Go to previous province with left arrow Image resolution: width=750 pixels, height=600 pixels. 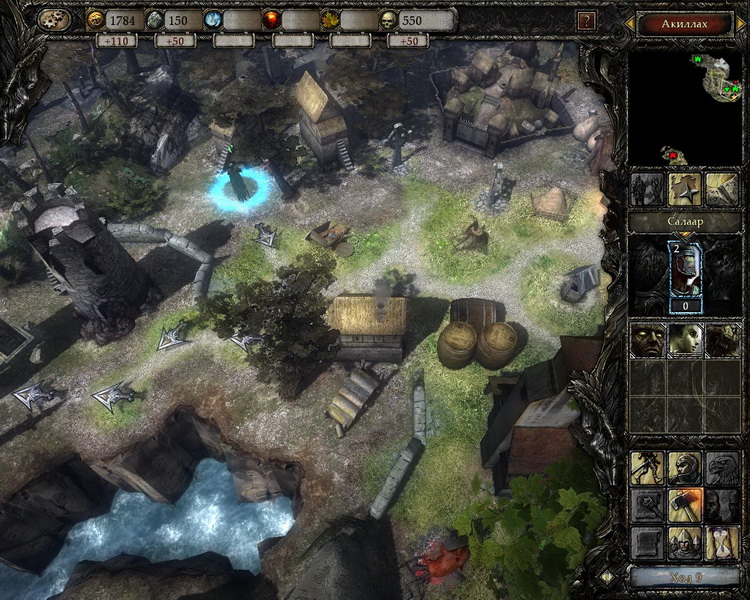pyautogui.click(x=631, y=22)
